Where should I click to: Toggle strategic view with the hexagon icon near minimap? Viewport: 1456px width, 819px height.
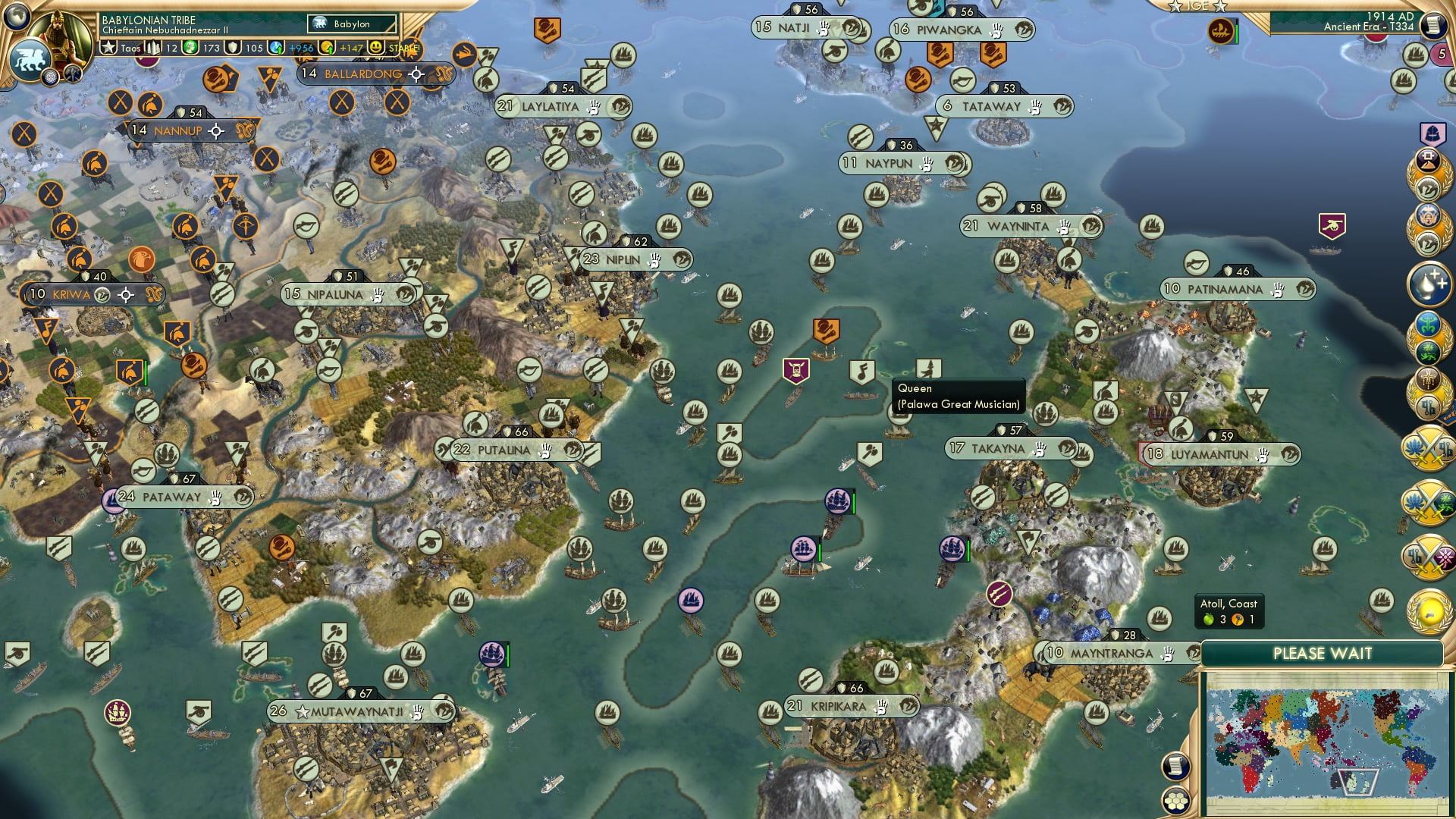coord(1175,800)
